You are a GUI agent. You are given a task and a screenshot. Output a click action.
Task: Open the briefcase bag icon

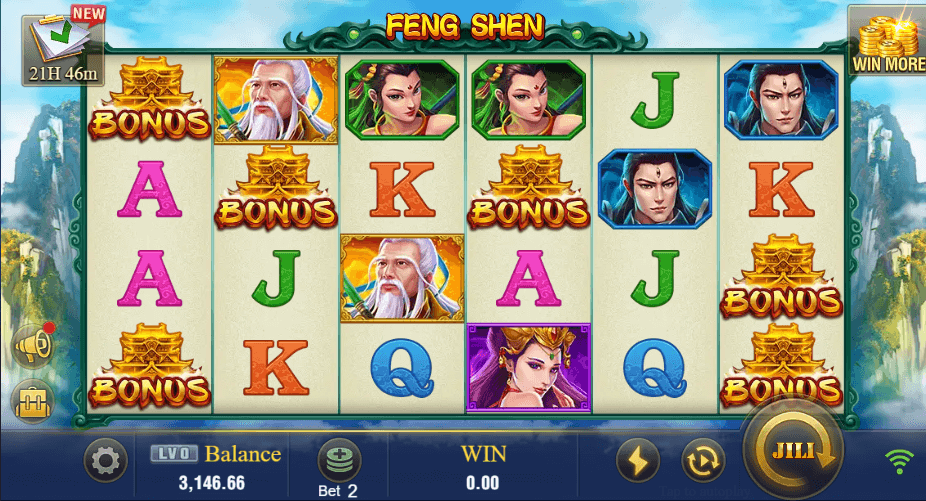pos(32,402)
